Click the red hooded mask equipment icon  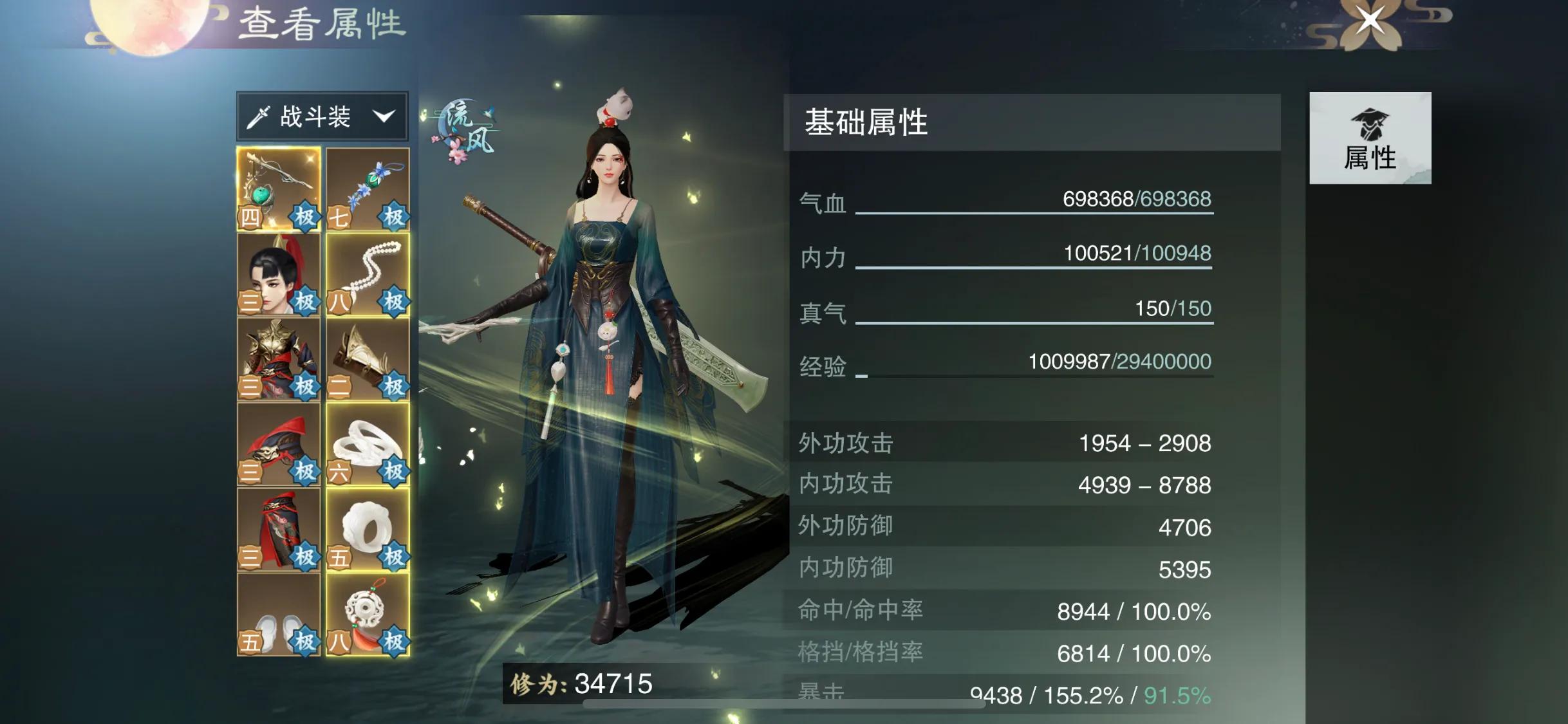pyautogui.click(x=279, y=444)
